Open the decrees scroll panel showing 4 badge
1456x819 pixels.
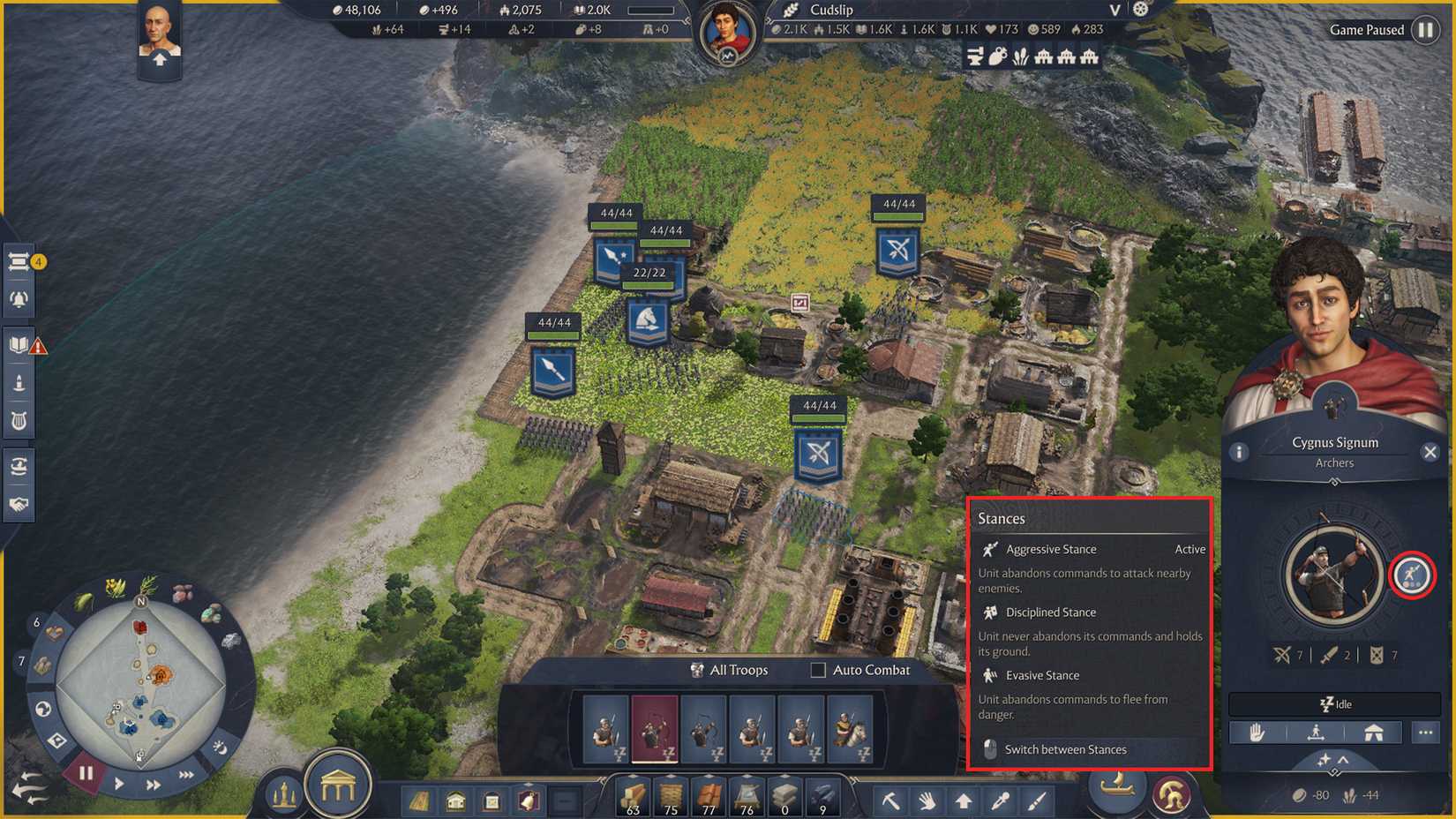[x=19, y=262]
